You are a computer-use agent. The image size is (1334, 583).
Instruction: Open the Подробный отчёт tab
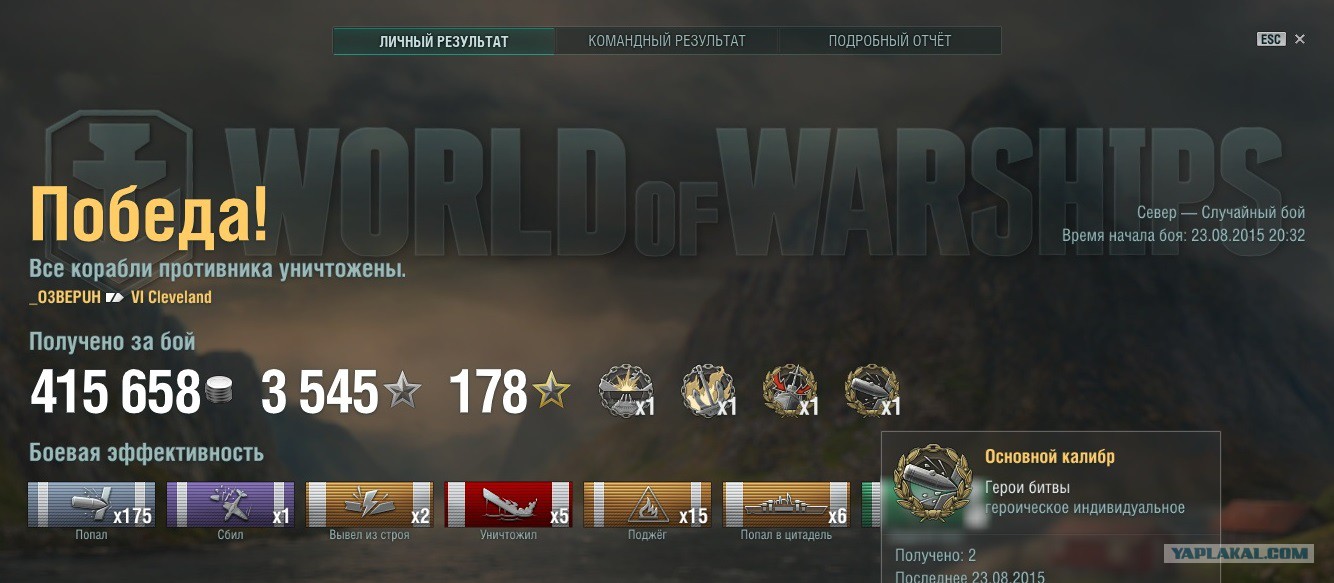890,41
